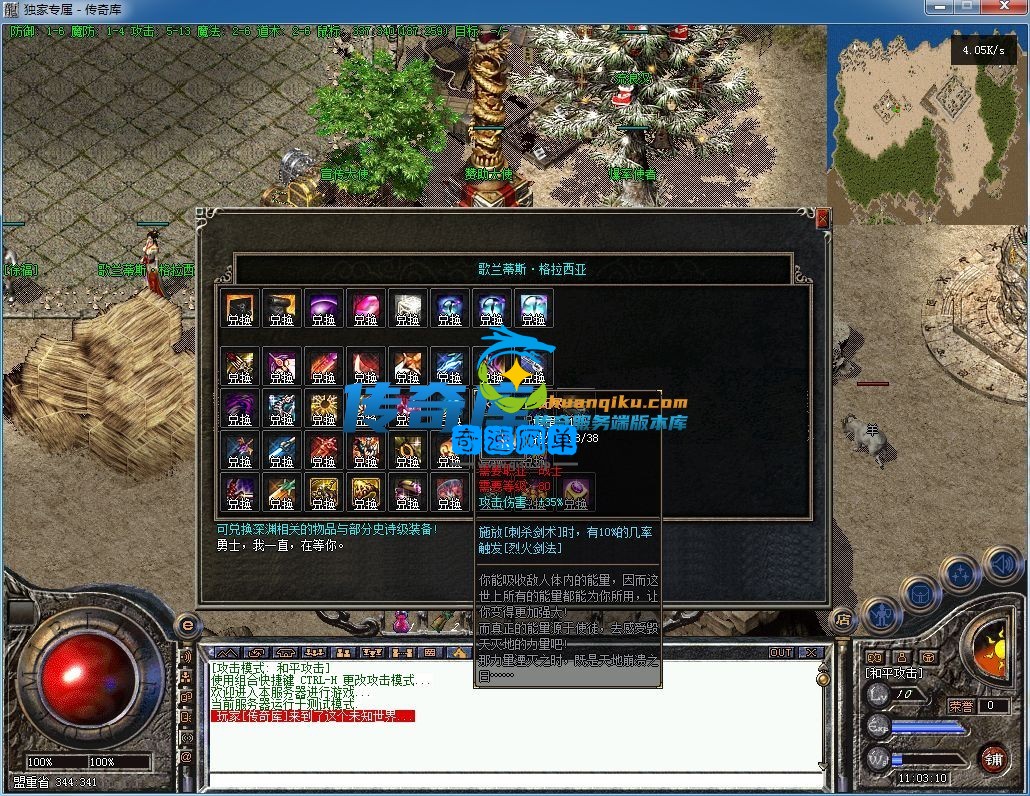Exchange the golden sun emblem item
This screenshot has width=1030, height=796.
point(324,409)
